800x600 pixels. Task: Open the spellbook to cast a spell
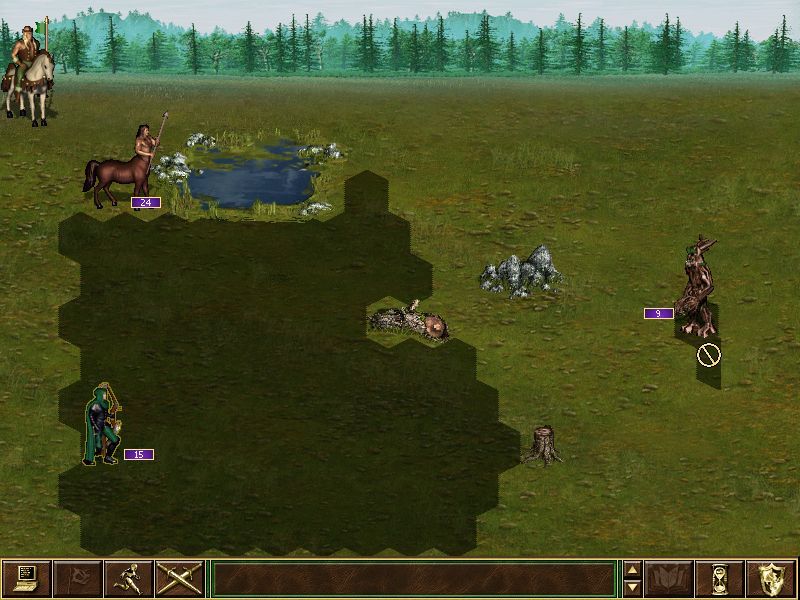coord(667,578)
